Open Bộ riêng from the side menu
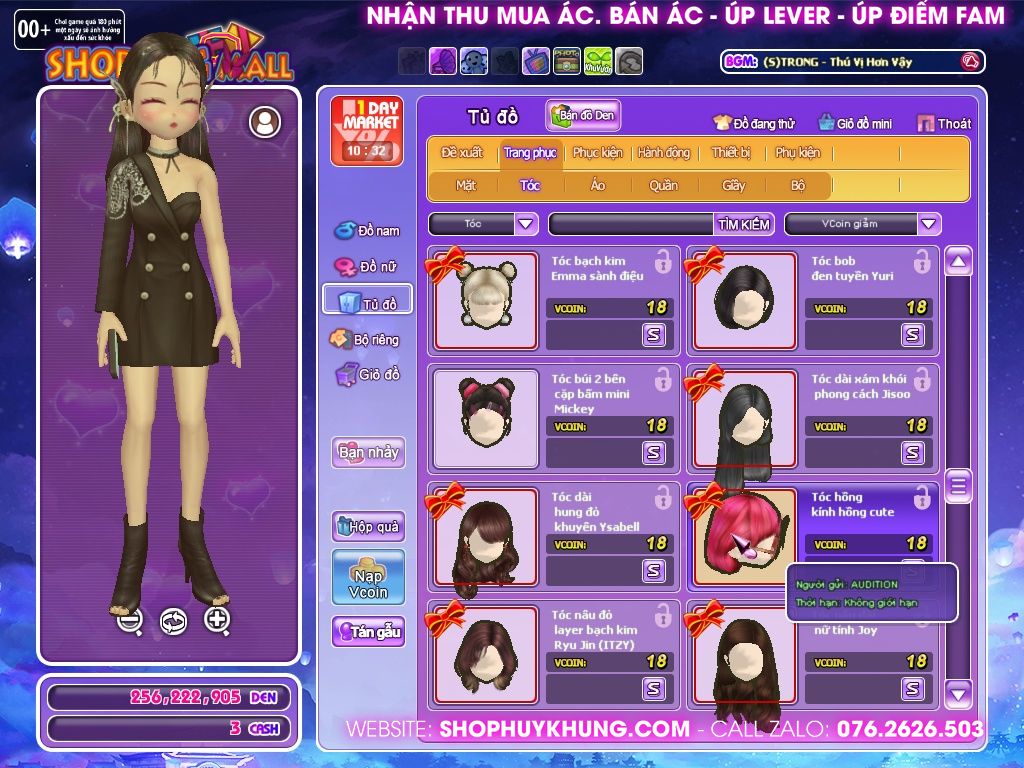This screenshot has height=768, width=1024. 366,339
